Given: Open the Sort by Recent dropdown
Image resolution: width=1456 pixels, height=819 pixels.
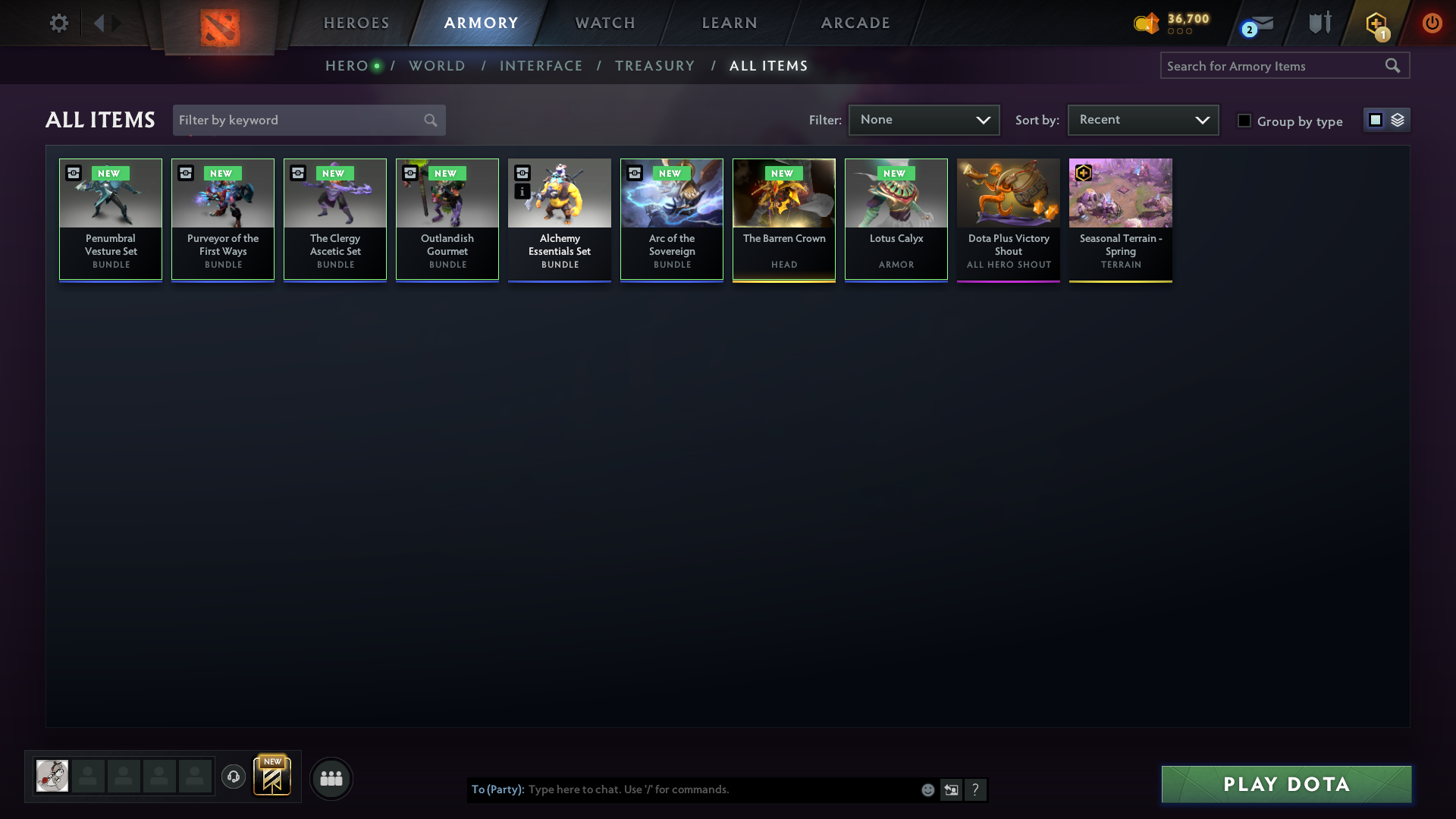Looking at the screenshot, I should point(1142,120).
